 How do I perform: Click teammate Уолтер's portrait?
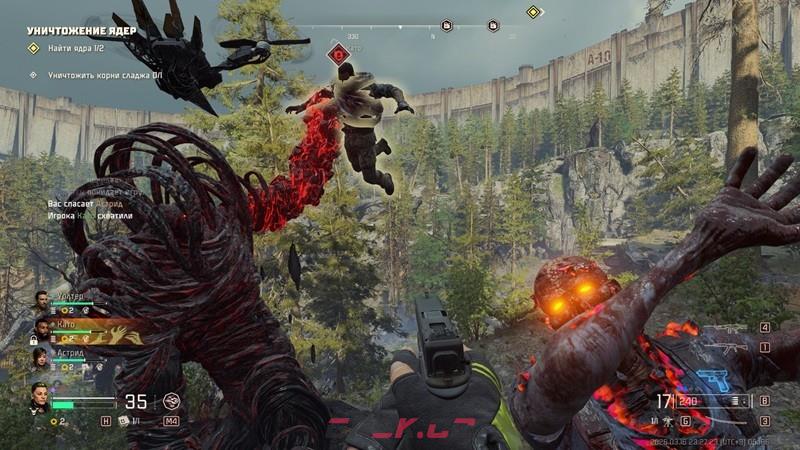pyautogui.click(x=41, y=301)
